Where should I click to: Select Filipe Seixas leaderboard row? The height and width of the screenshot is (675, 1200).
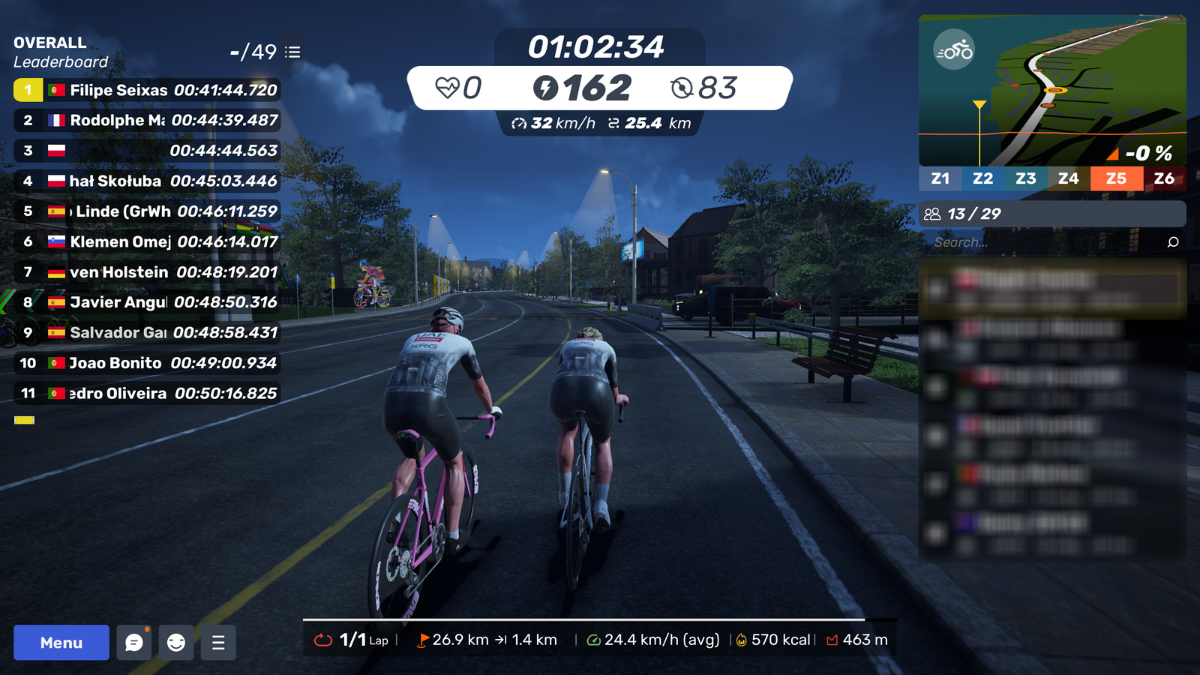[146, 90]
